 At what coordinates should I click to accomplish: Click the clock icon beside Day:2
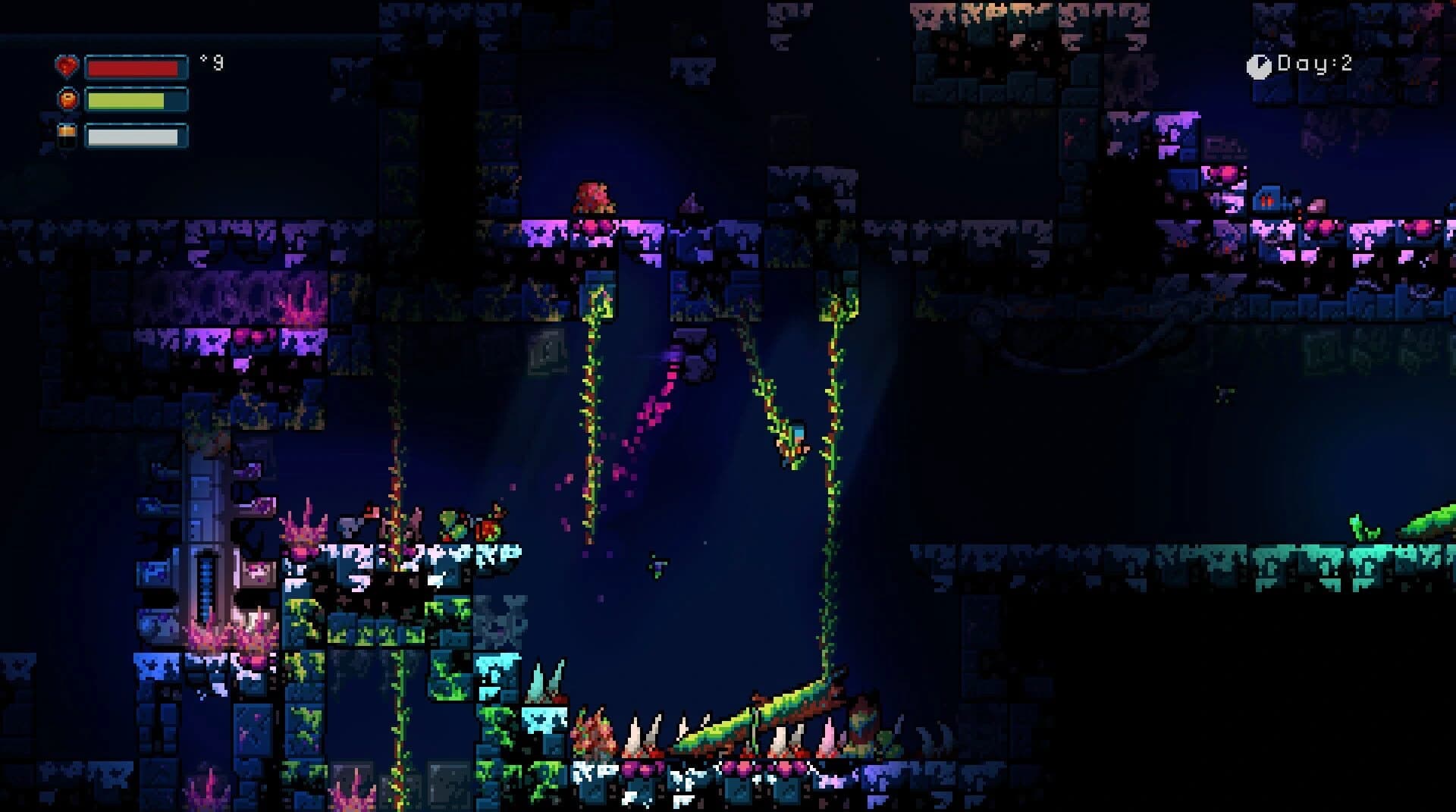click(1258, 66)
